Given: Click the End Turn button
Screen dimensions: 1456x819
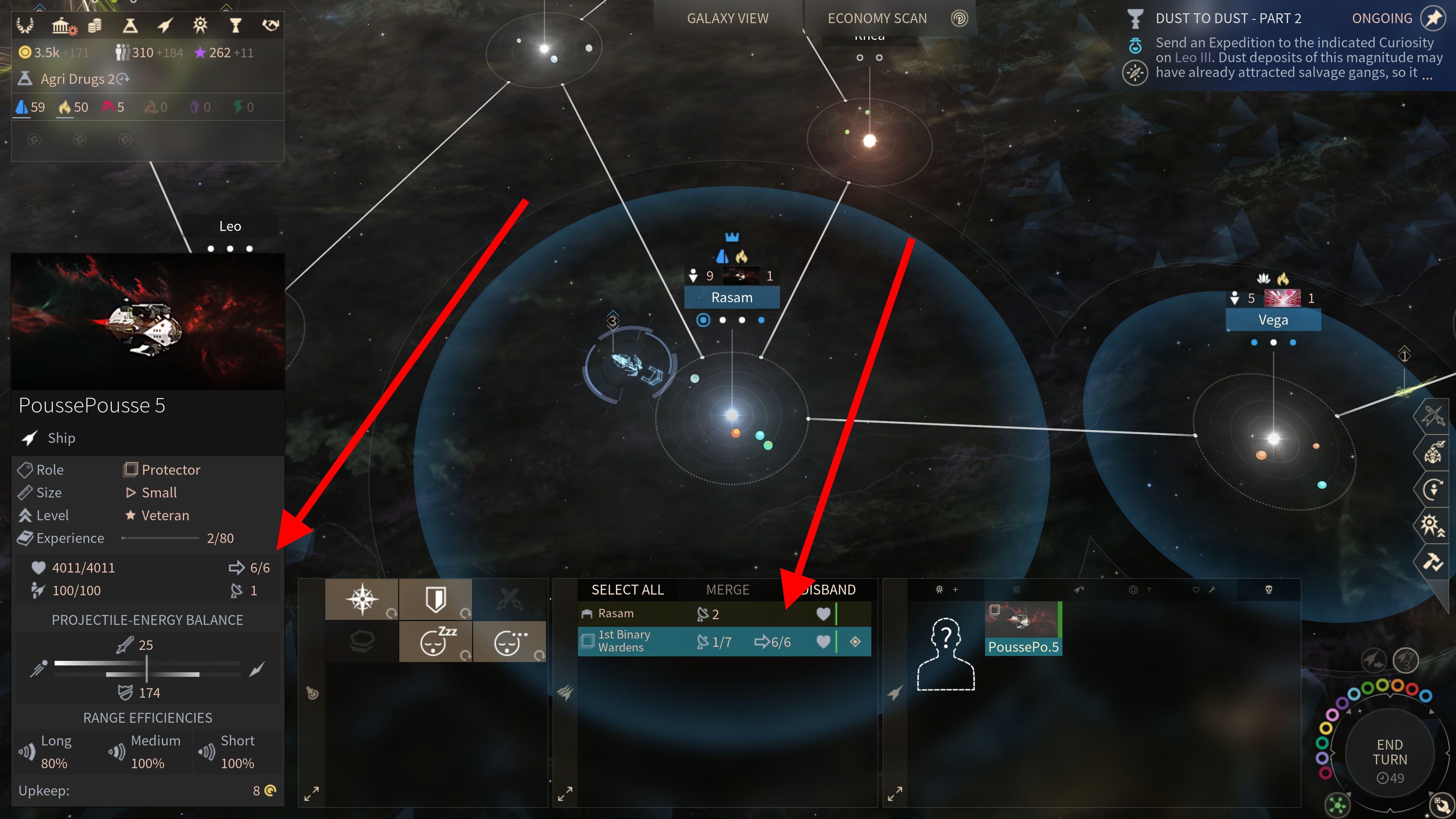Looking at the screenshot, I should (x=1389, y=752).
